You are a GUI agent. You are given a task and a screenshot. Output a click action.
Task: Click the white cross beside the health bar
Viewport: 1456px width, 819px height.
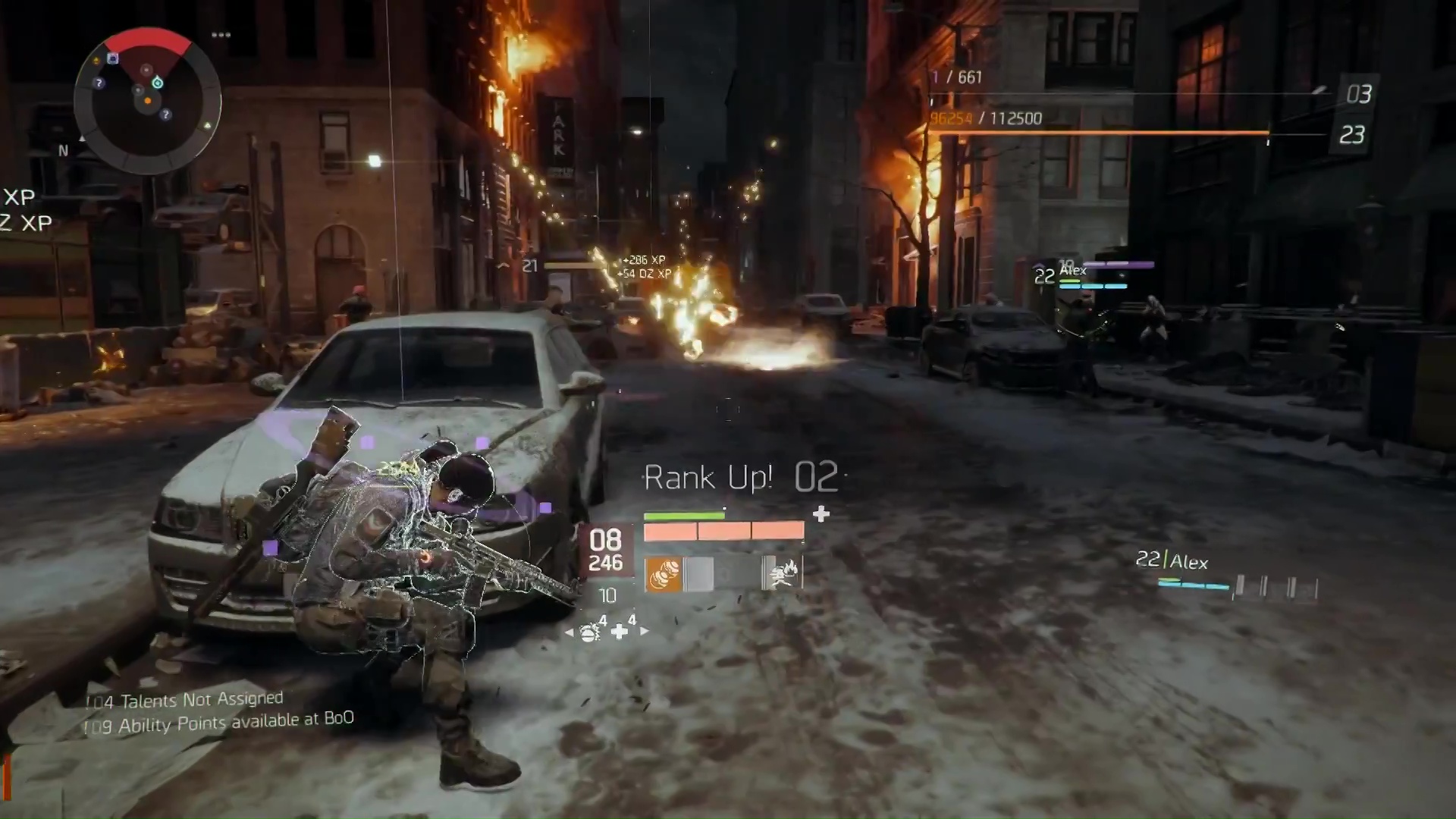point(821,515)
